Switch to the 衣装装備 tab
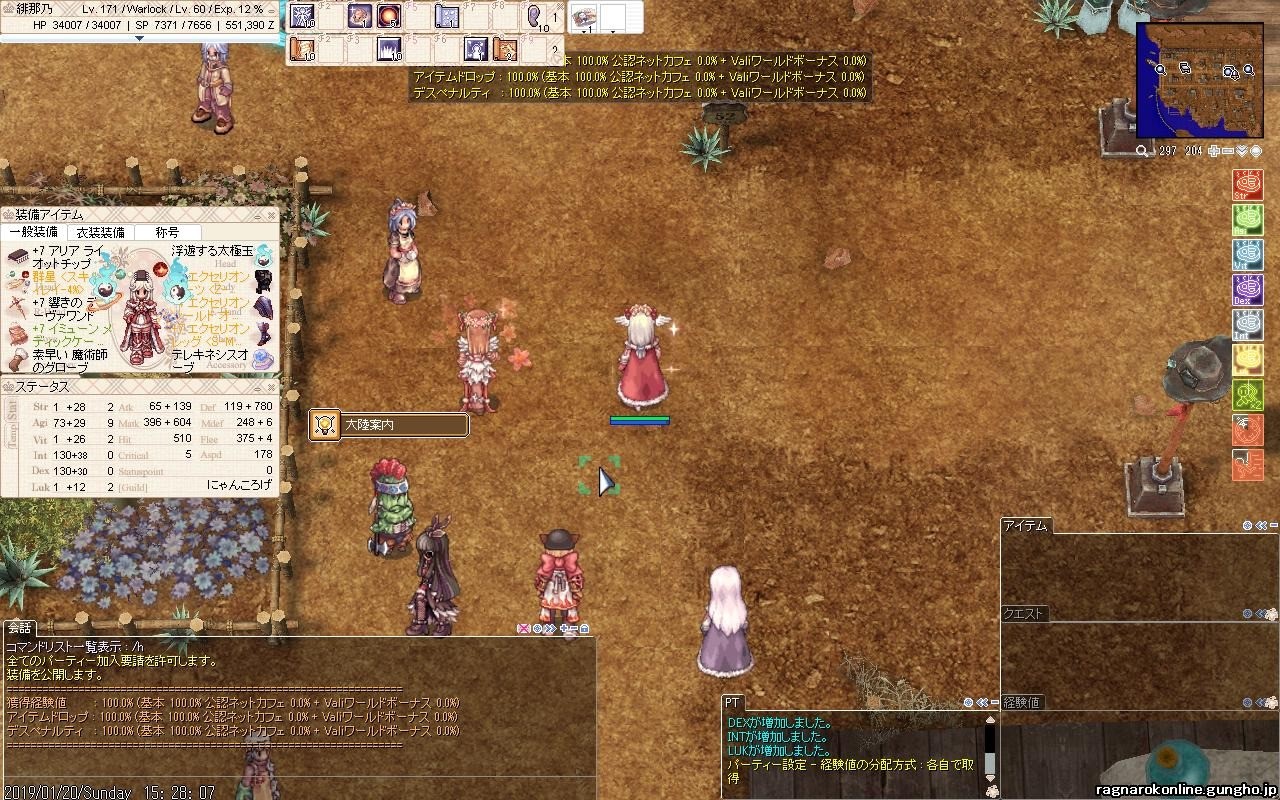1280x800 pixels. 101,232
